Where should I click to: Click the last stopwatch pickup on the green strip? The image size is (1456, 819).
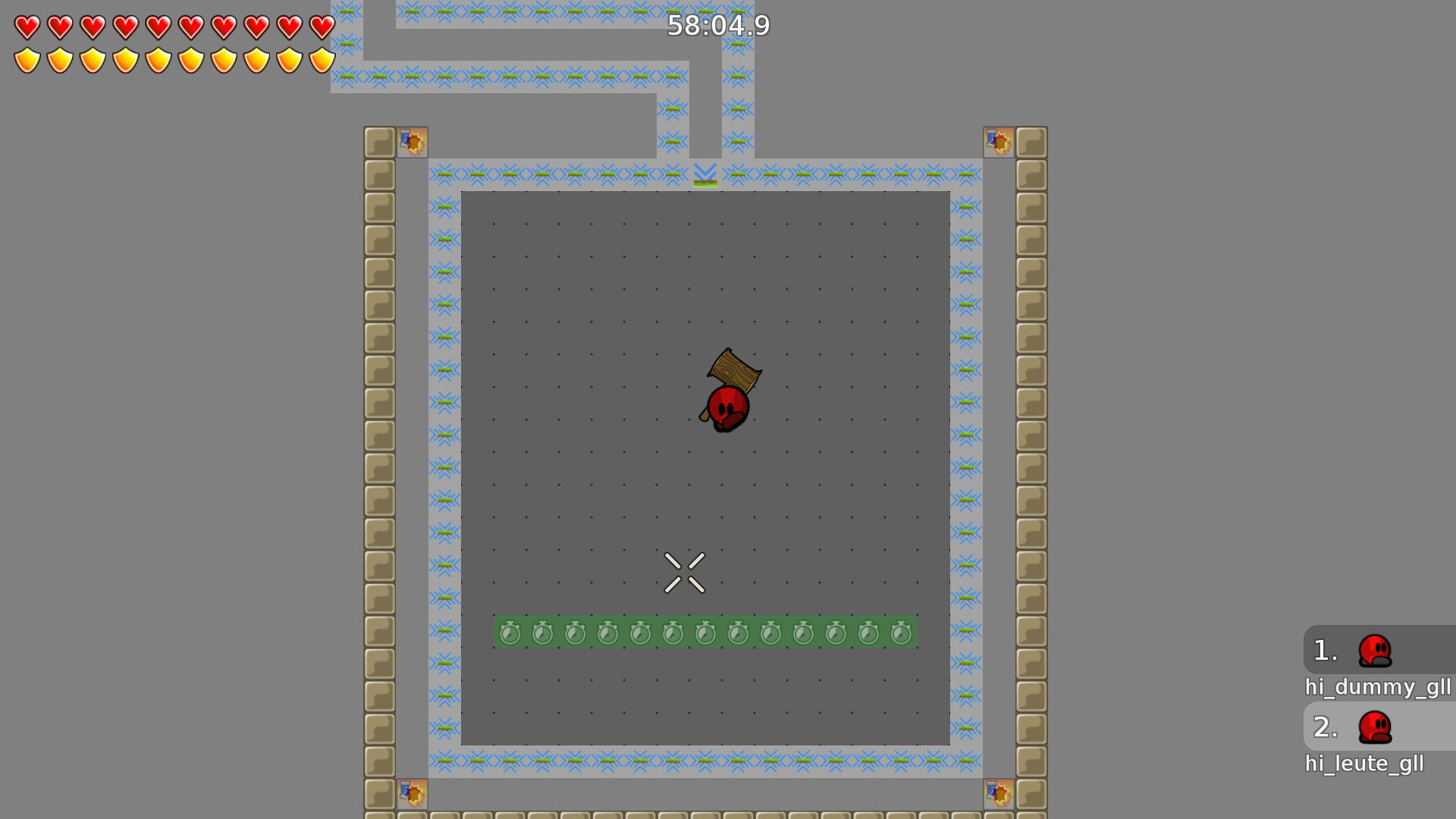pos(901,632)
